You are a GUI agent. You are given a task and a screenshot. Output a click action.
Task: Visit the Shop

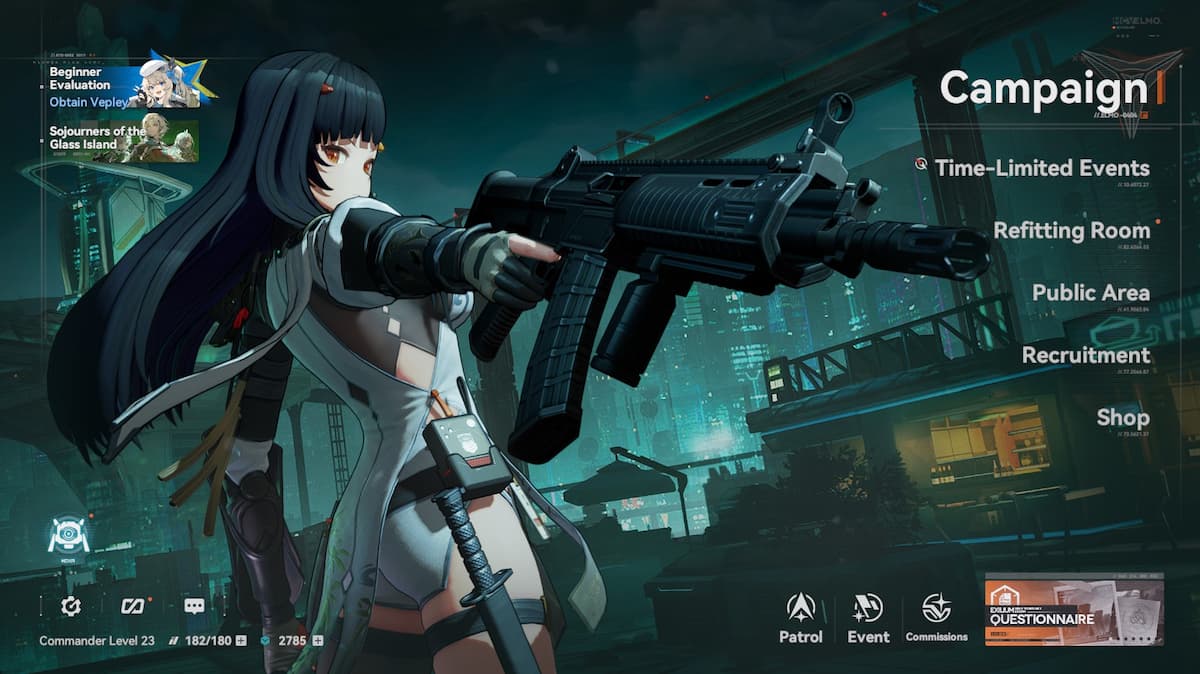pos(1122,417)
